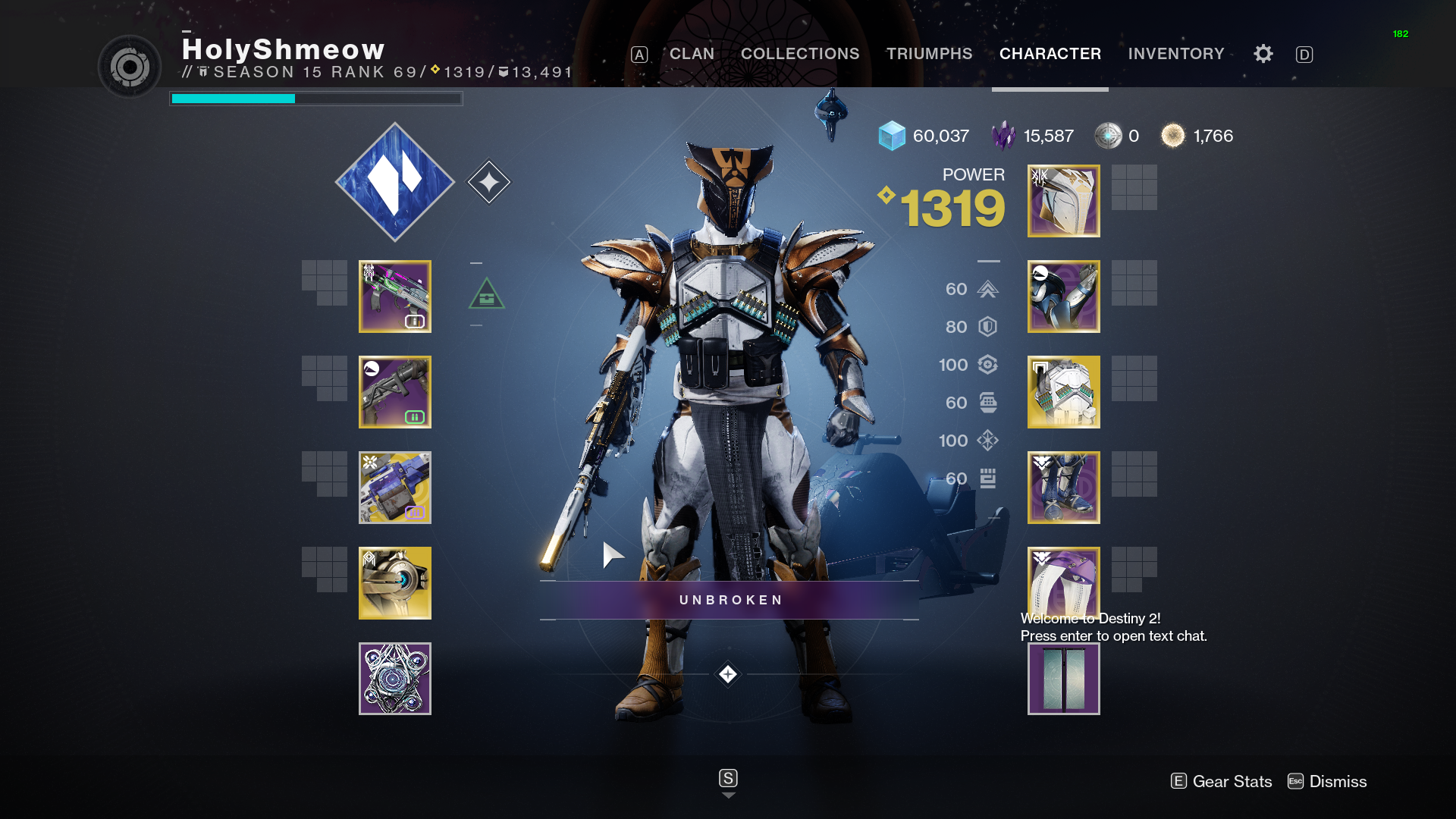This screenshot has width=1456, height=819.
Task: Select the equipped Ghost shell
Action: click(394, 582)
